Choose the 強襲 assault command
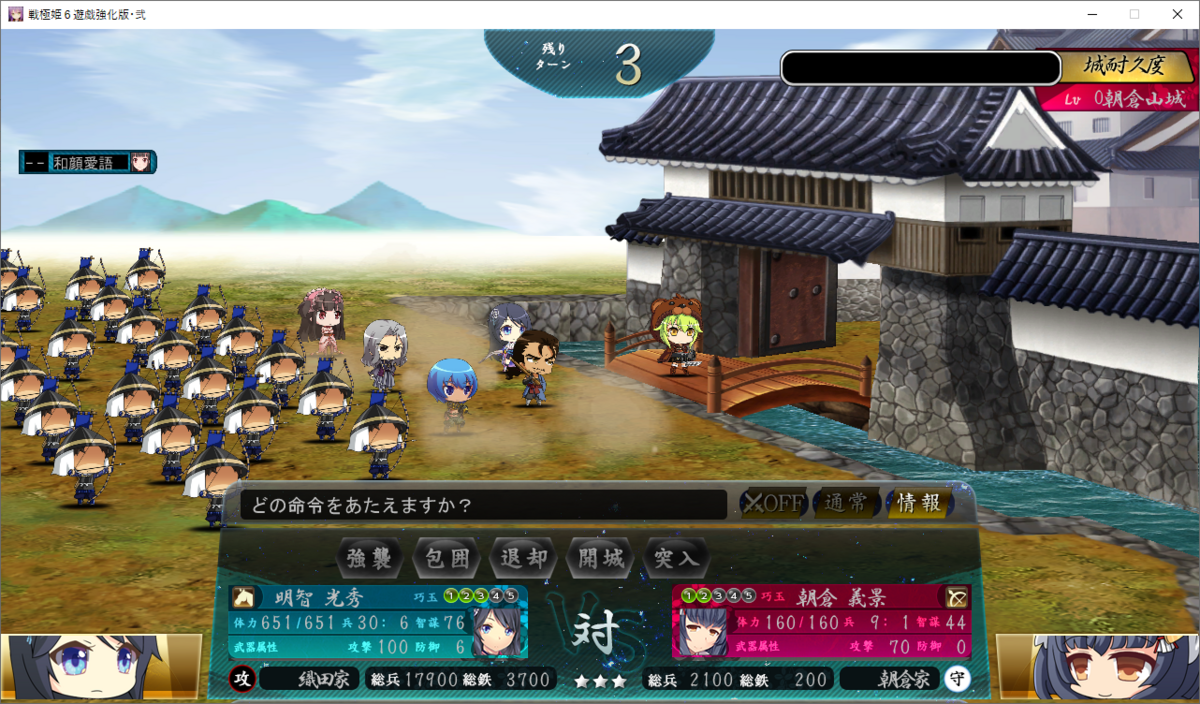 pyautogui.click(x=370, y=557)
